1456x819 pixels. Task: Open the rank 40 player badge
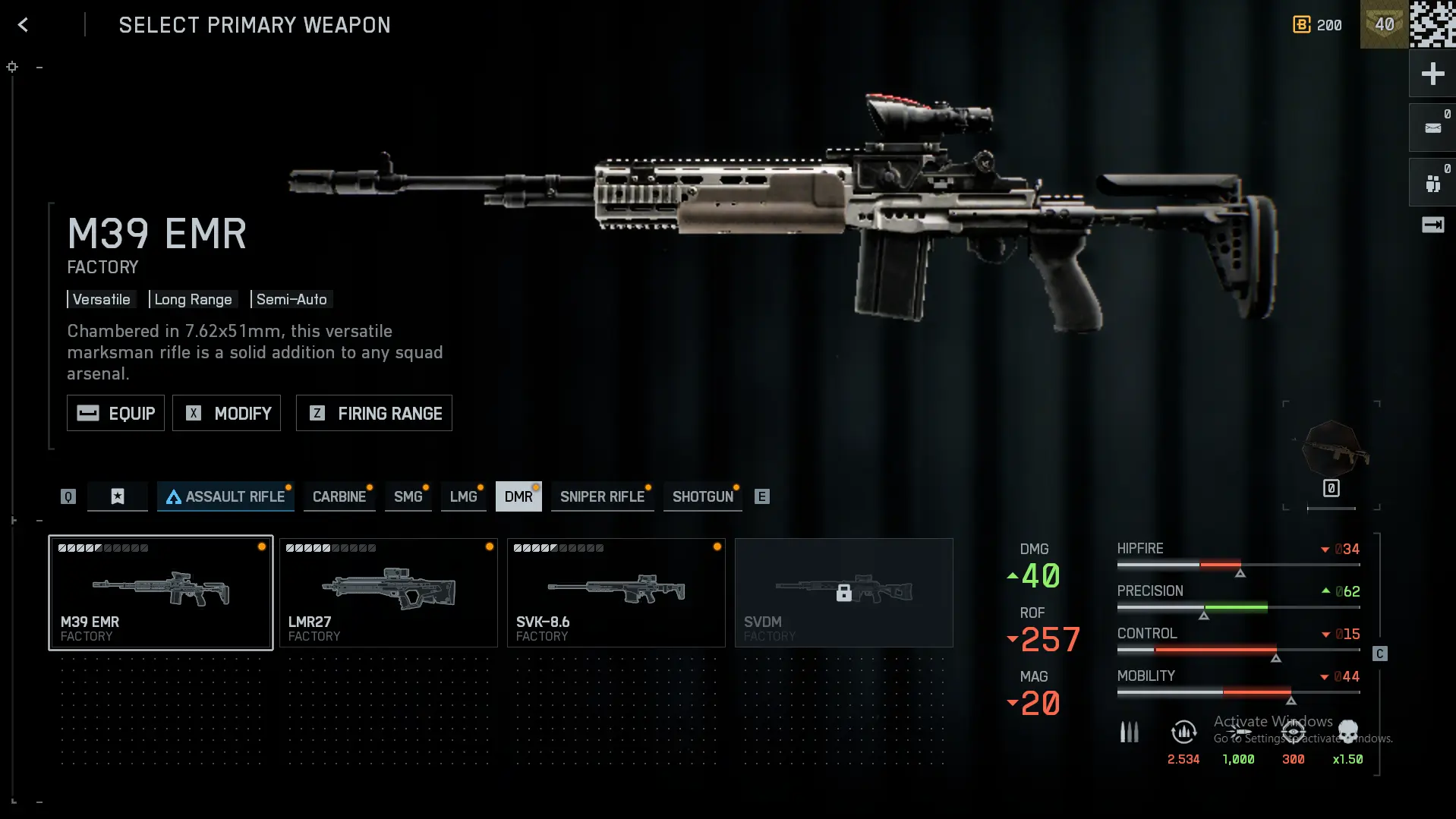pos(1384,25)
